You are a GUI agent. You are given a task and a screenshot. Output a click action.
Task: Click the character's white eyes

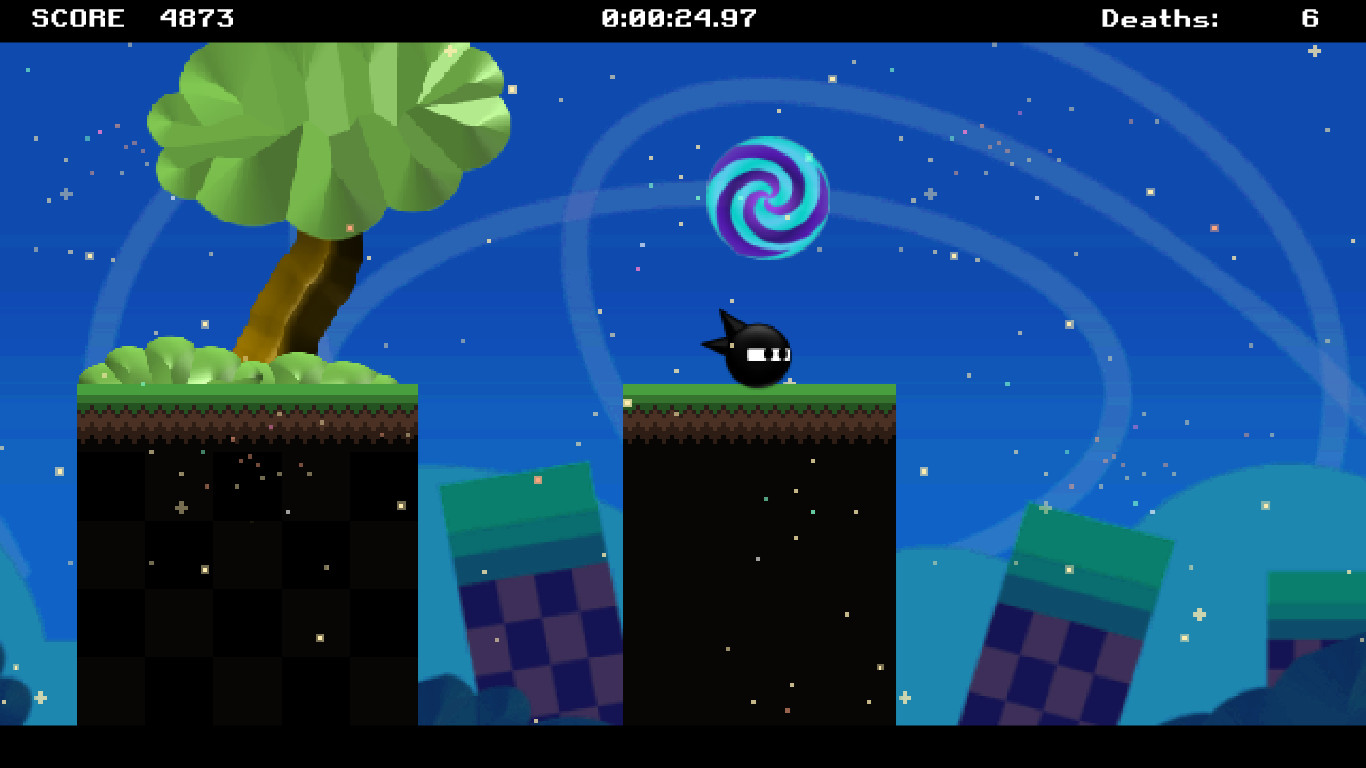pyautogui.click(x=766, y=353)
